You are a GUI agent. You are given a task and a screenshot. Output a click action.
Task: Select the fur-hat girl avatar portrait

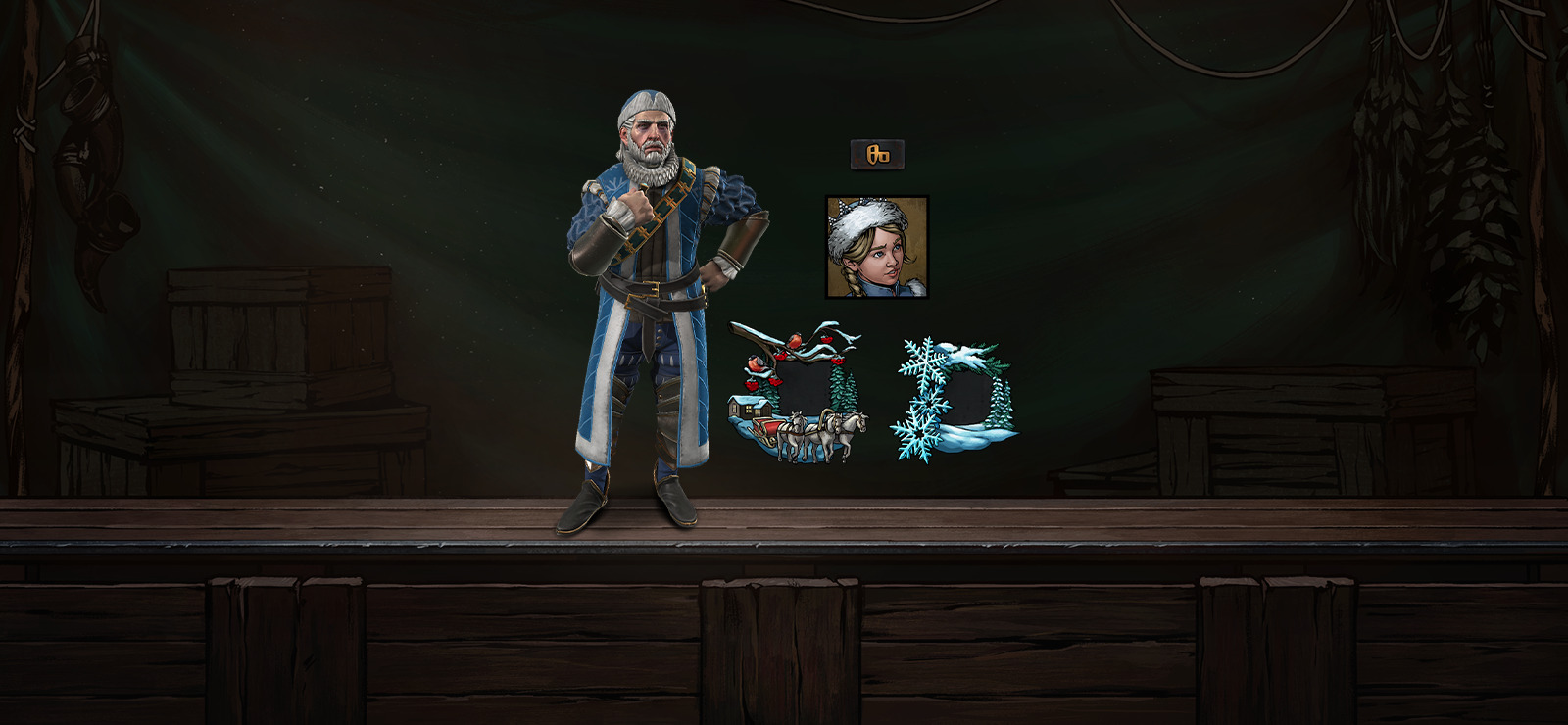(877, 247)
